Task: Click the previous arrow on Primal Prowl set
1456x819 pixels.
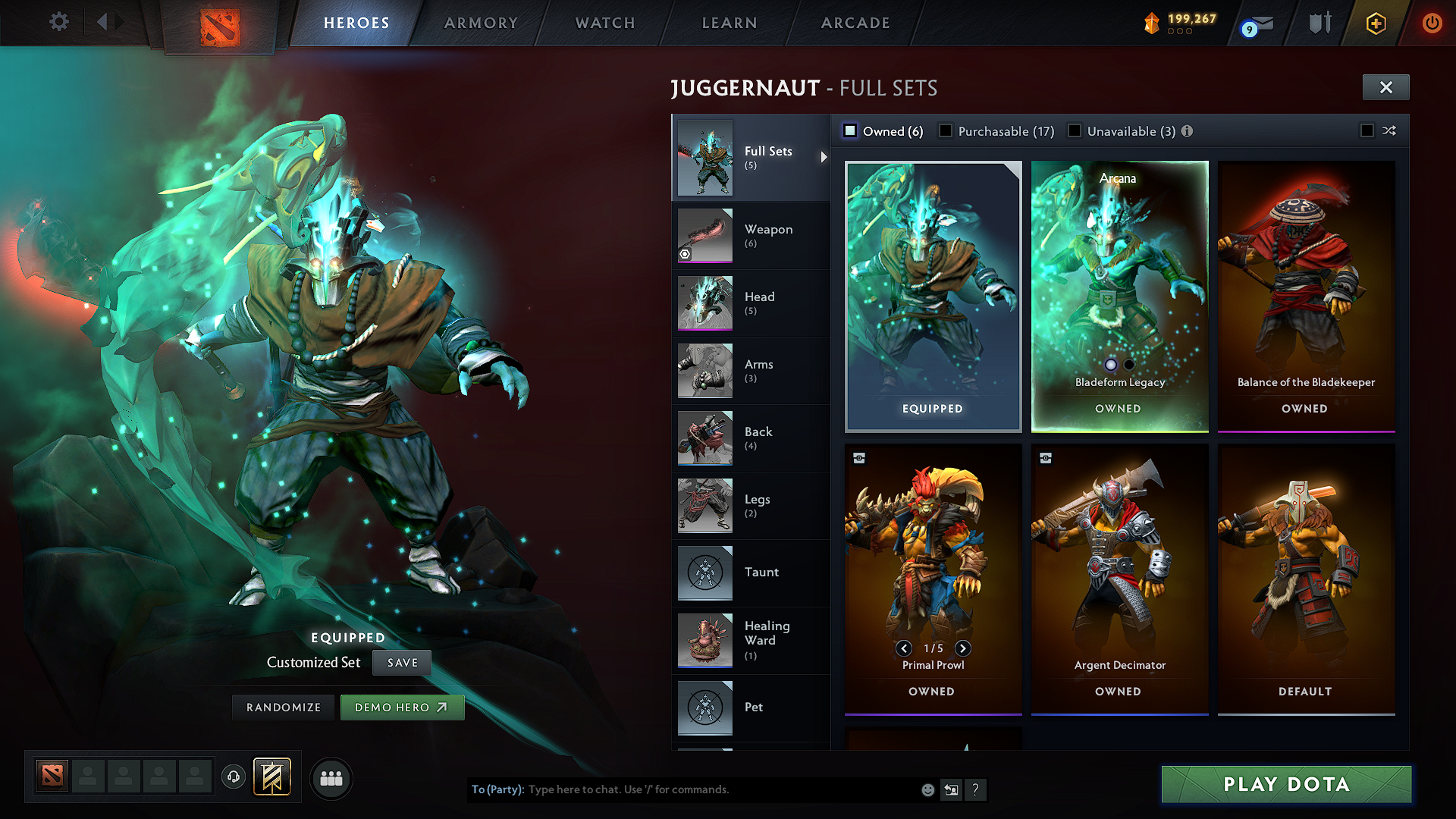Action: [903, 648]
